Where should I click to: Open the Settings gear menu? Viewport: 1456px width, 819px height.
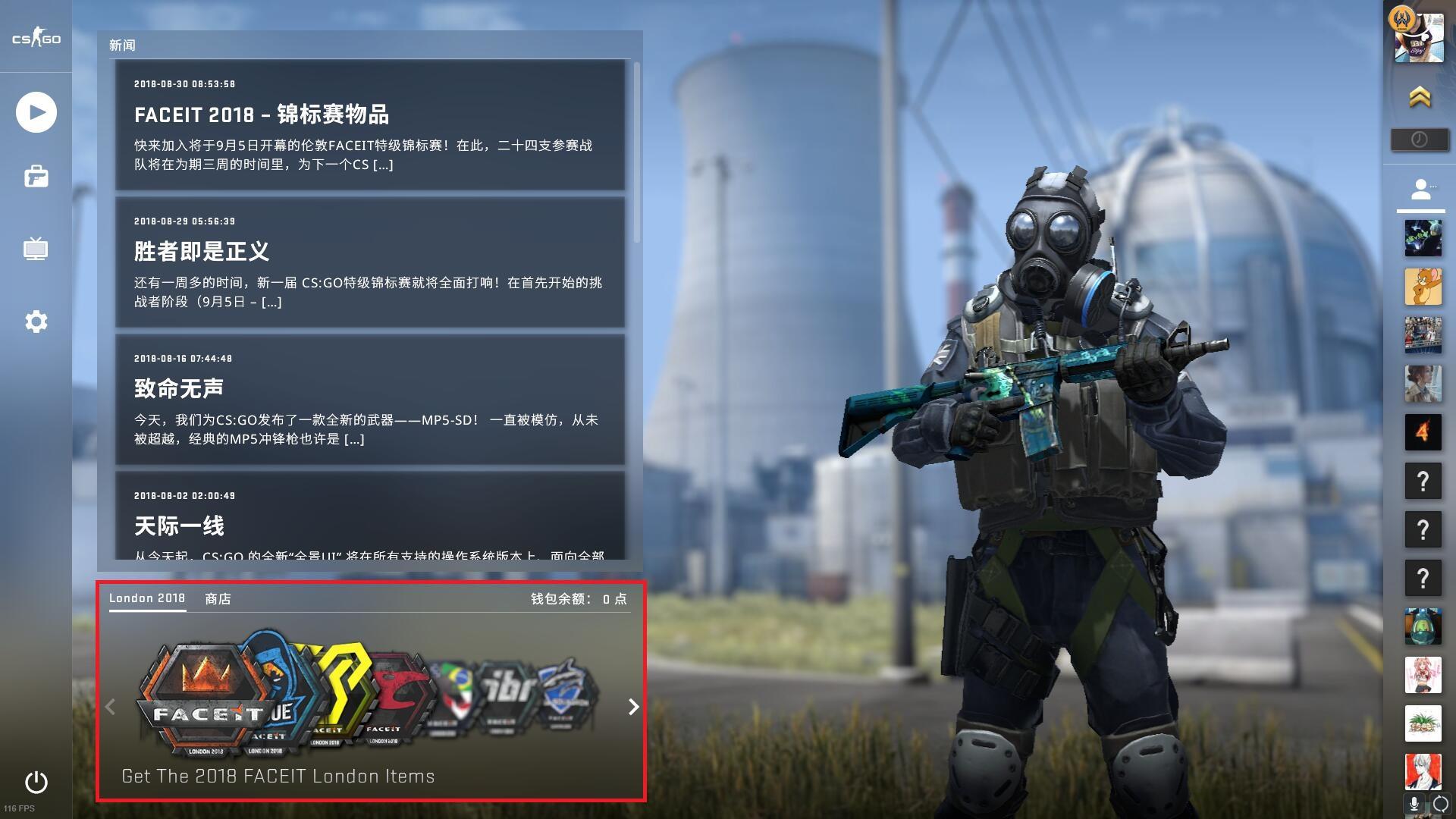(36, 322)
